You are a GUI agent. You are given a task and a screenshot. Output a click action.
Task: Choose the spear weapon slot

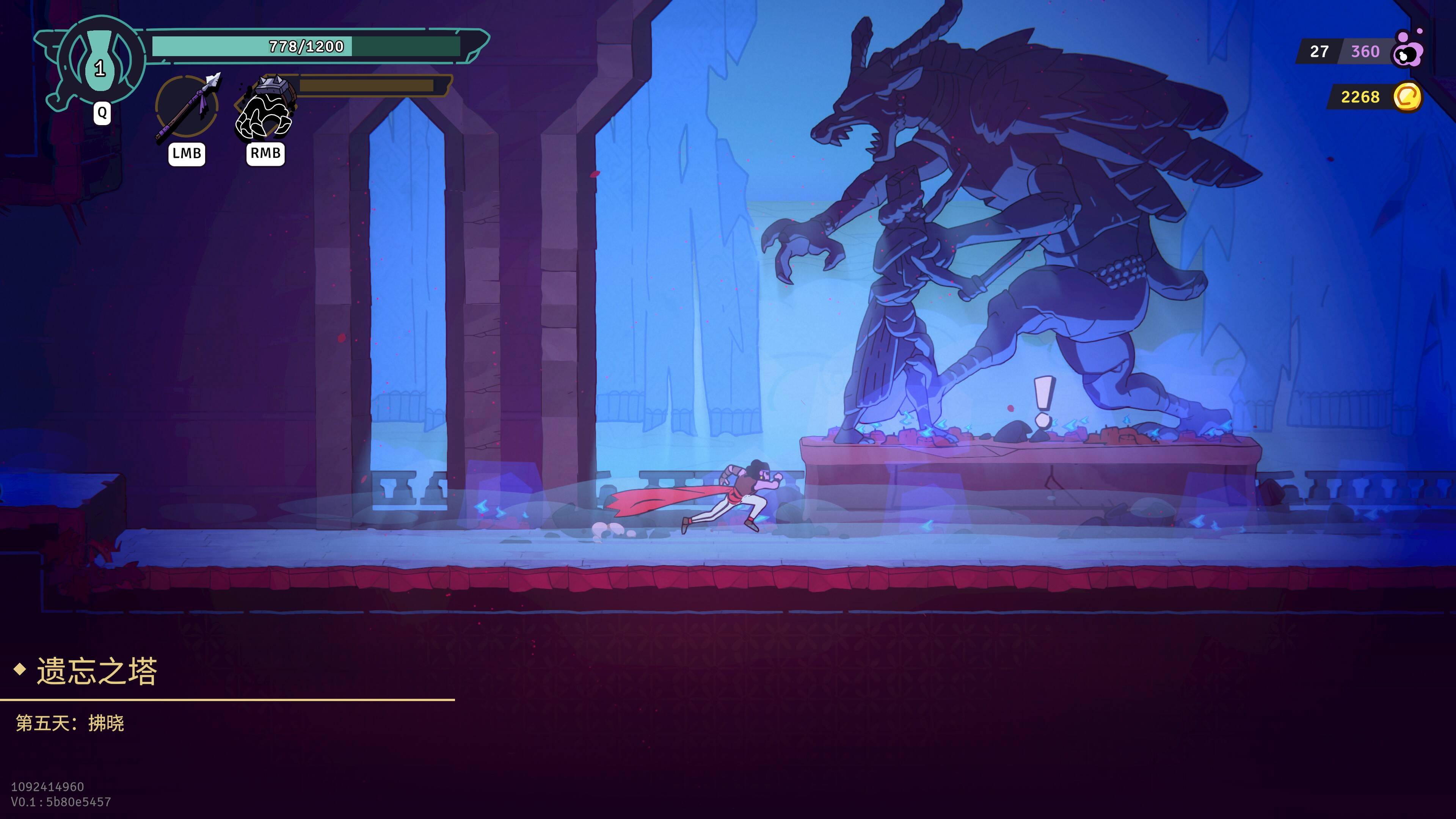[x=187, y=106]
